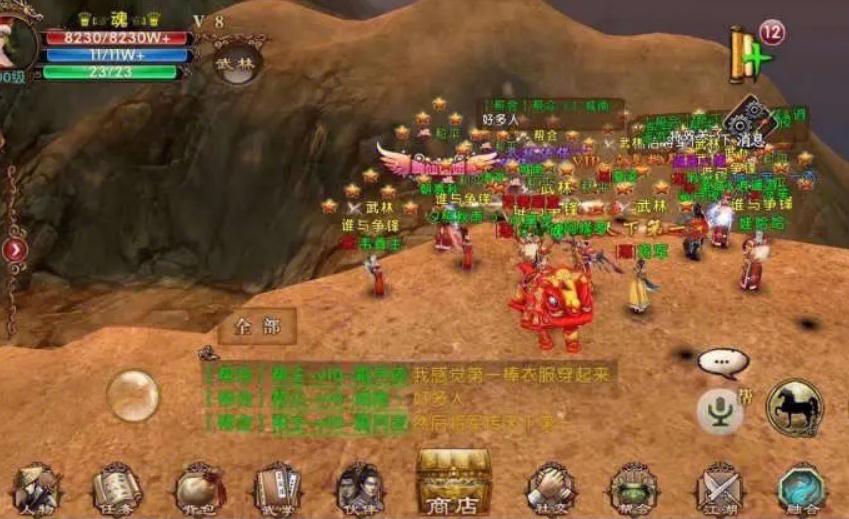The height and width of the screenshot is (519, 849).
Task: Tap the round virtual joystick orb
Action: point(133,395)
